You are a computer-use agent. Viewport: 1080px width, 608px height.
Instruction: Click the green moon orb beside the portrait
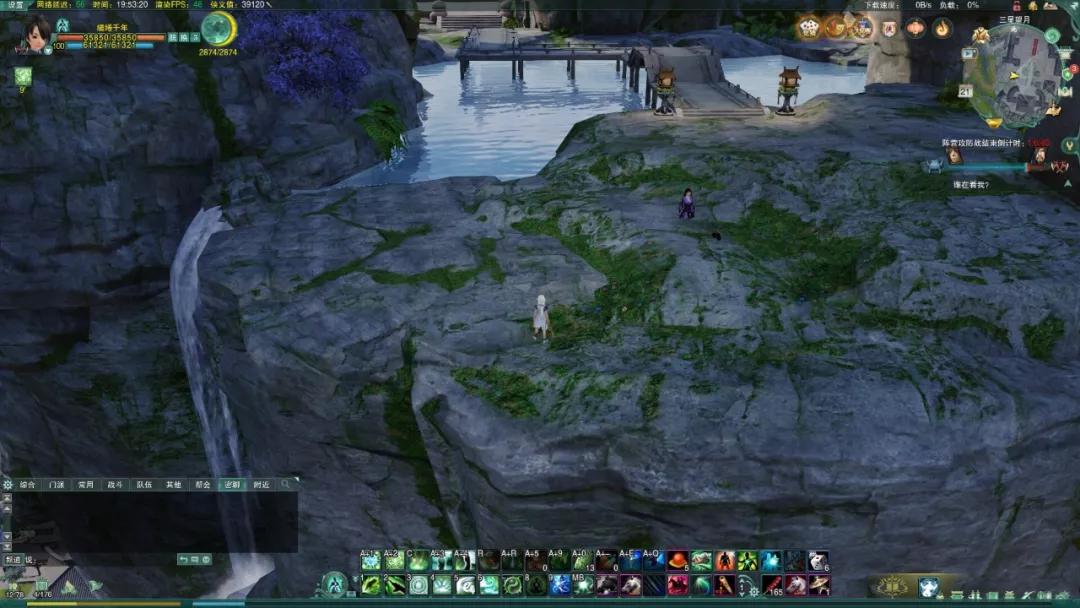(218, 28)
